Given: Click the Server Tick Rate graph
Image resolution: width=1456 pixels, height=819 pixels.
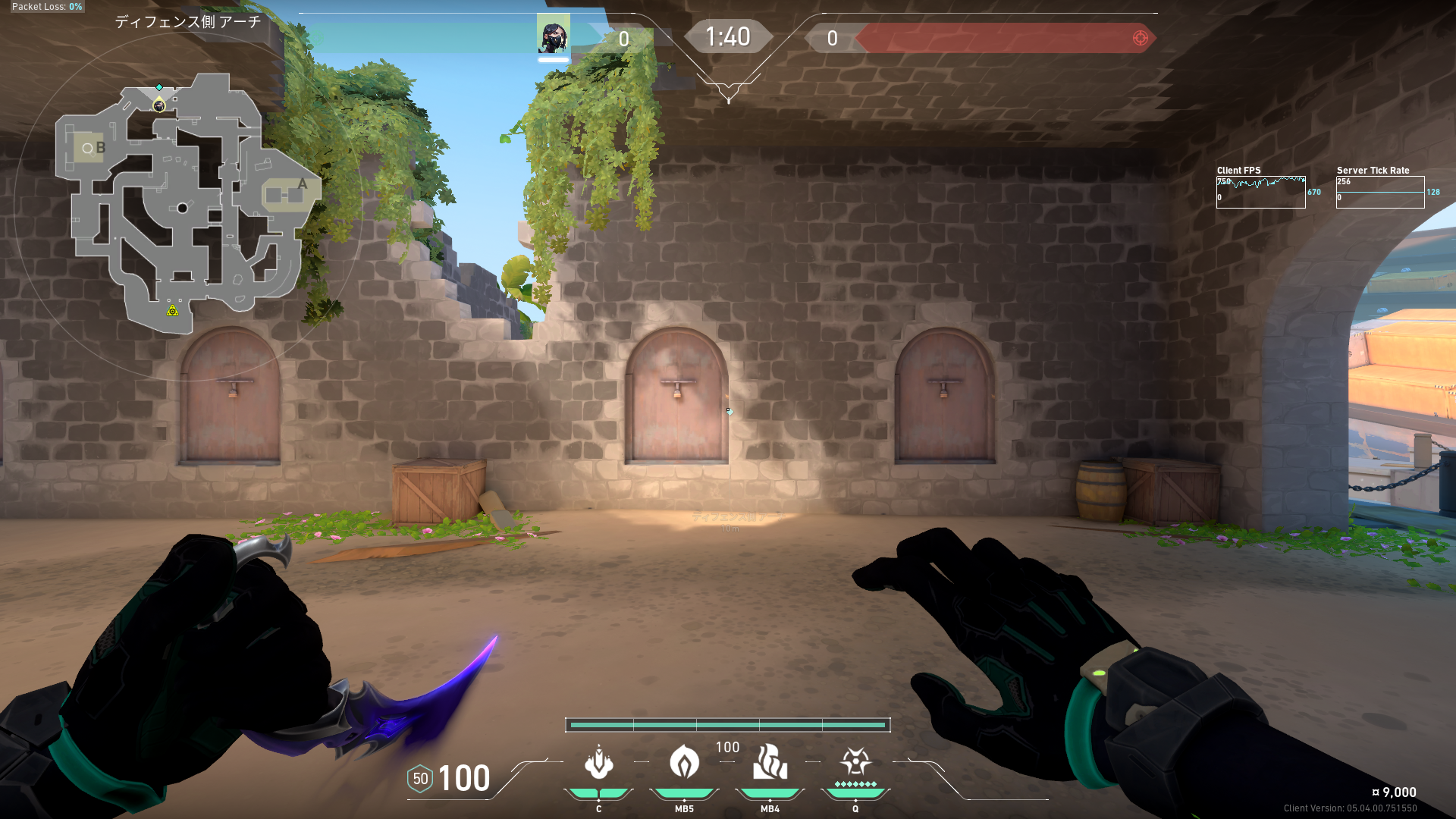Looking at the screenshot, I should pyautogui.click(x=1379, y=193).
